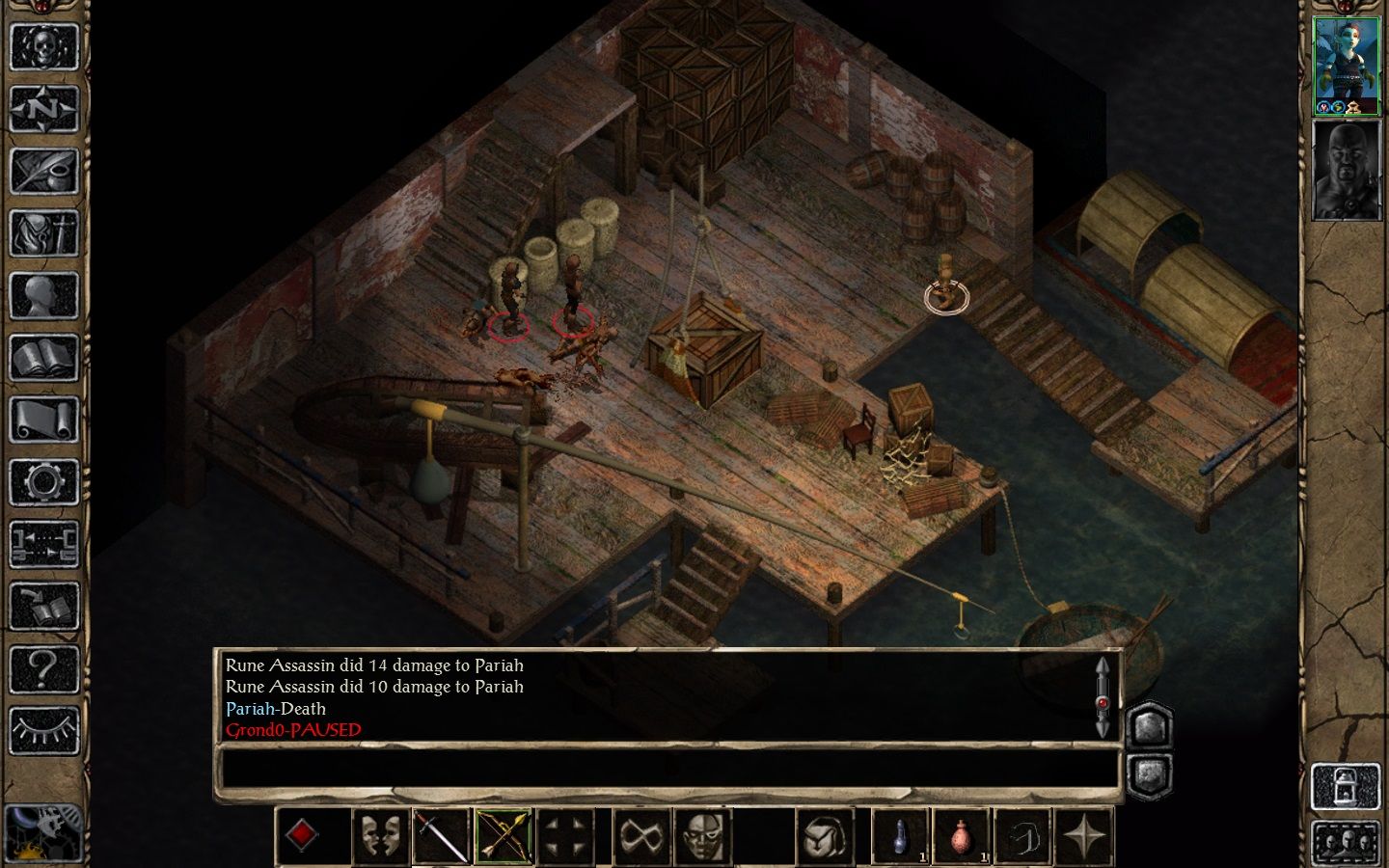This screenshot has width=1389, height=868.
Task: Activate the twin masks ability button
Action: coord(379,835)
